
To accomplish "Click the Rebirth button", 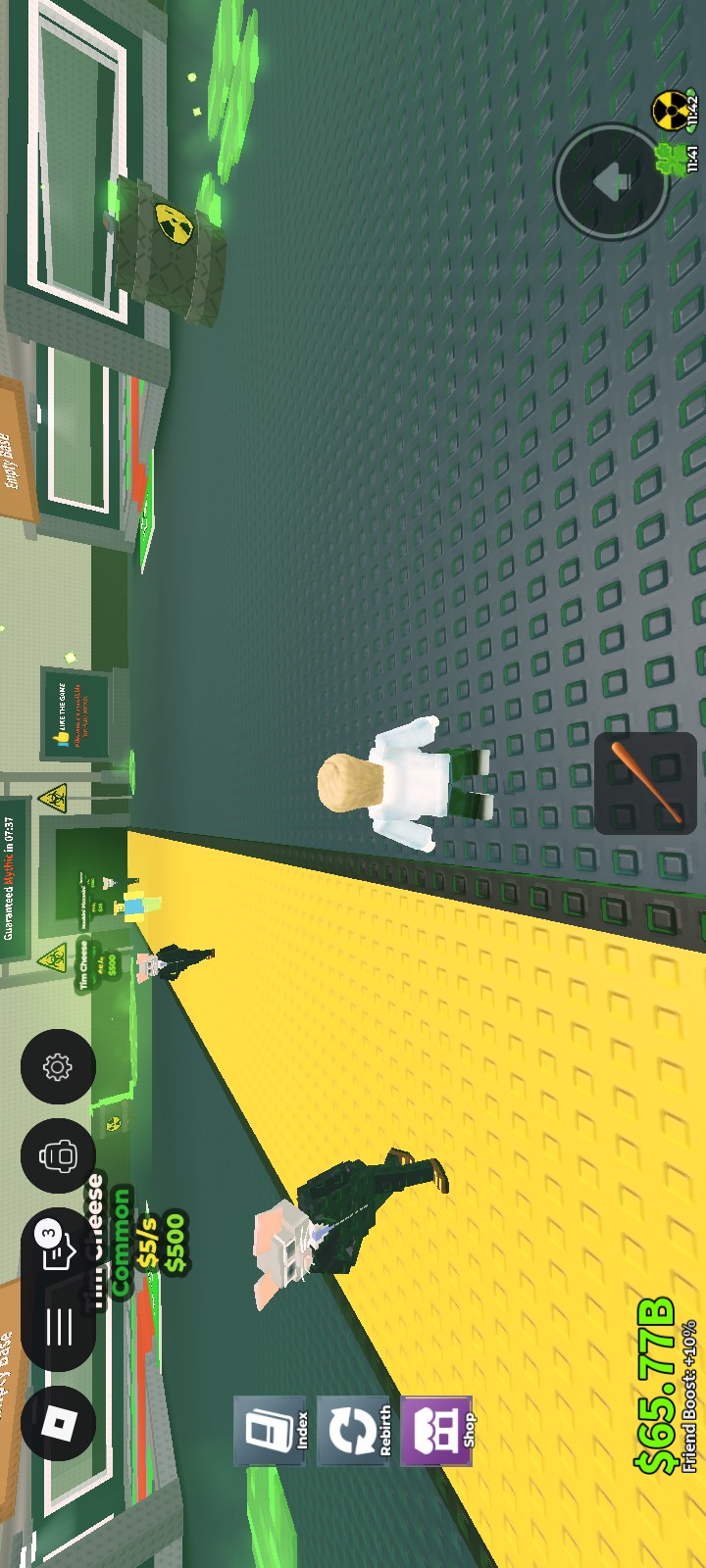I will click(x=351, y=1432).
